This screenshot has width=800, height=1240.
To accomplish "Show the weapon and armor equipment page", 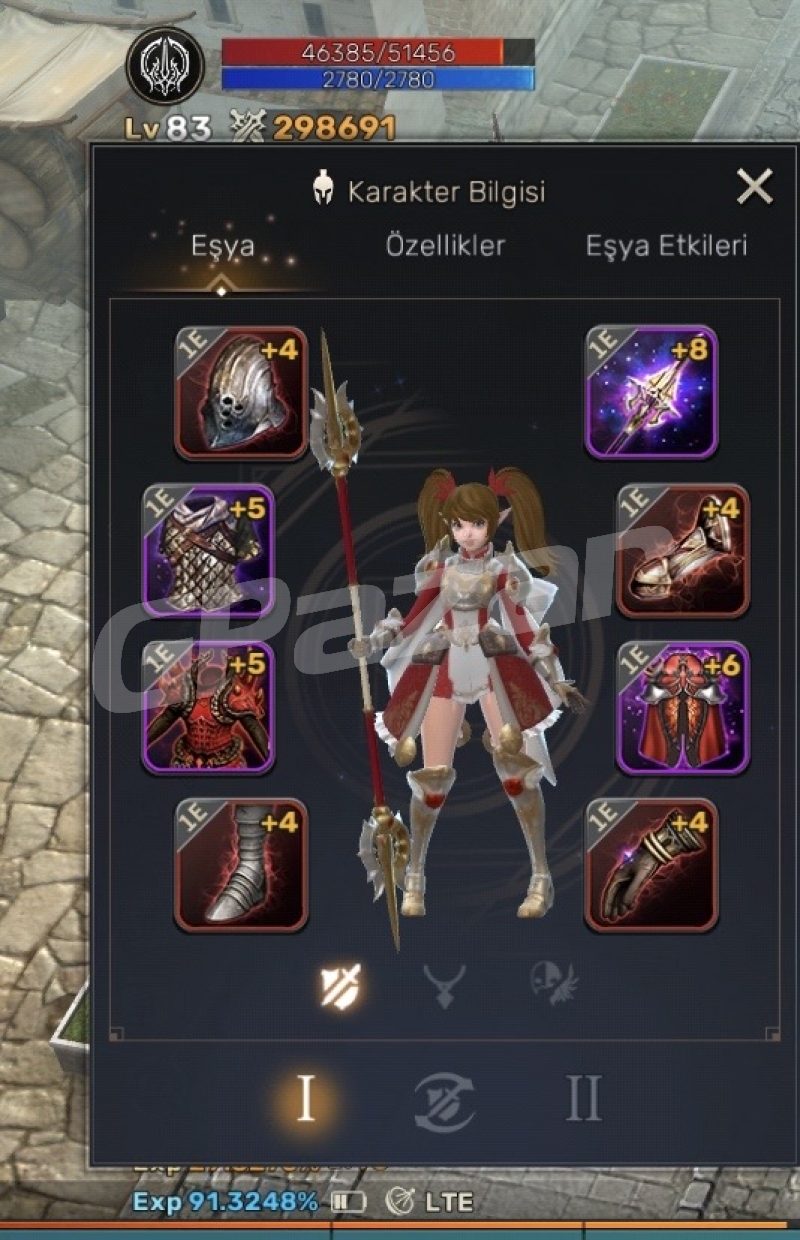I will coord(340,986).
